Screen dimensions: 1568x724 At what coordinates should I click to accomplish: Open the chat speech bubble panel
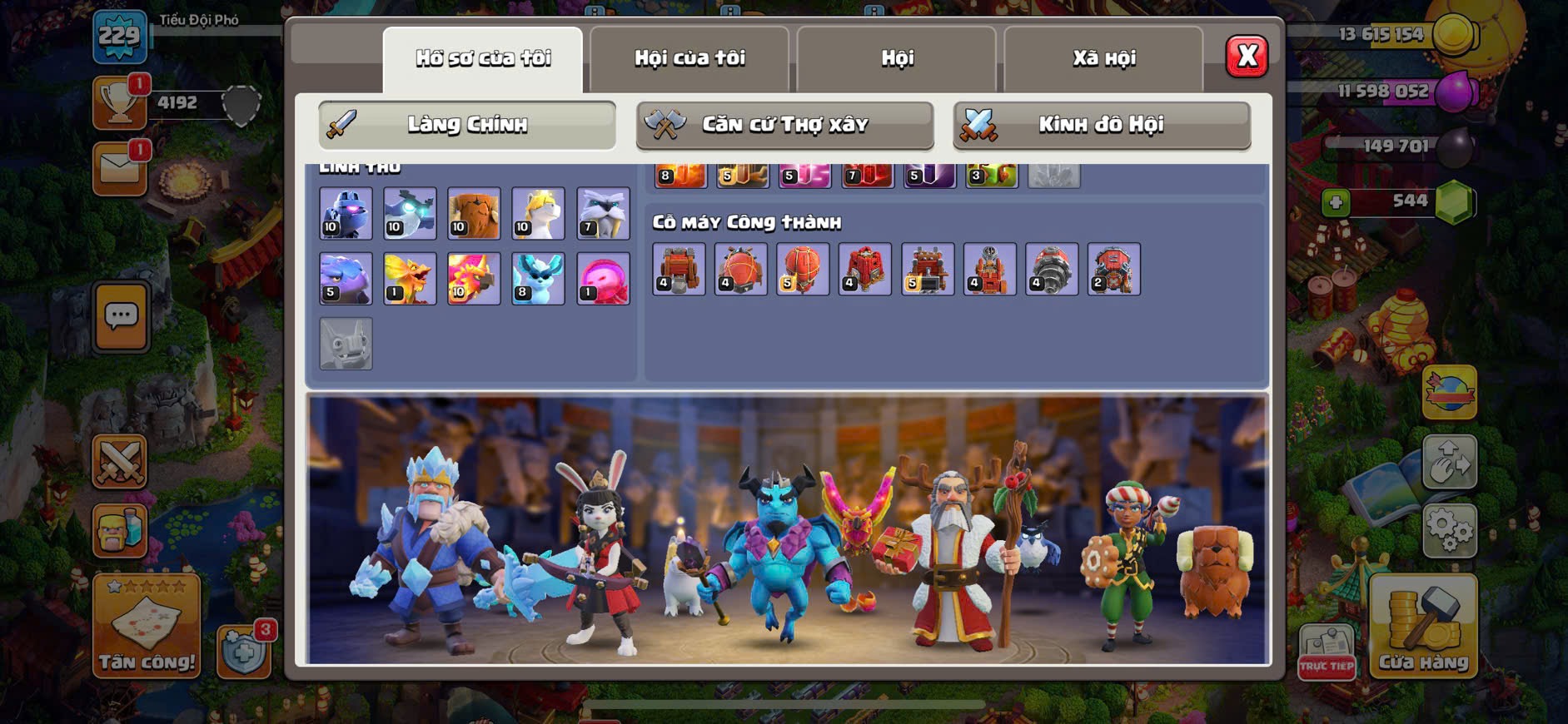click(x=122, y=316)
